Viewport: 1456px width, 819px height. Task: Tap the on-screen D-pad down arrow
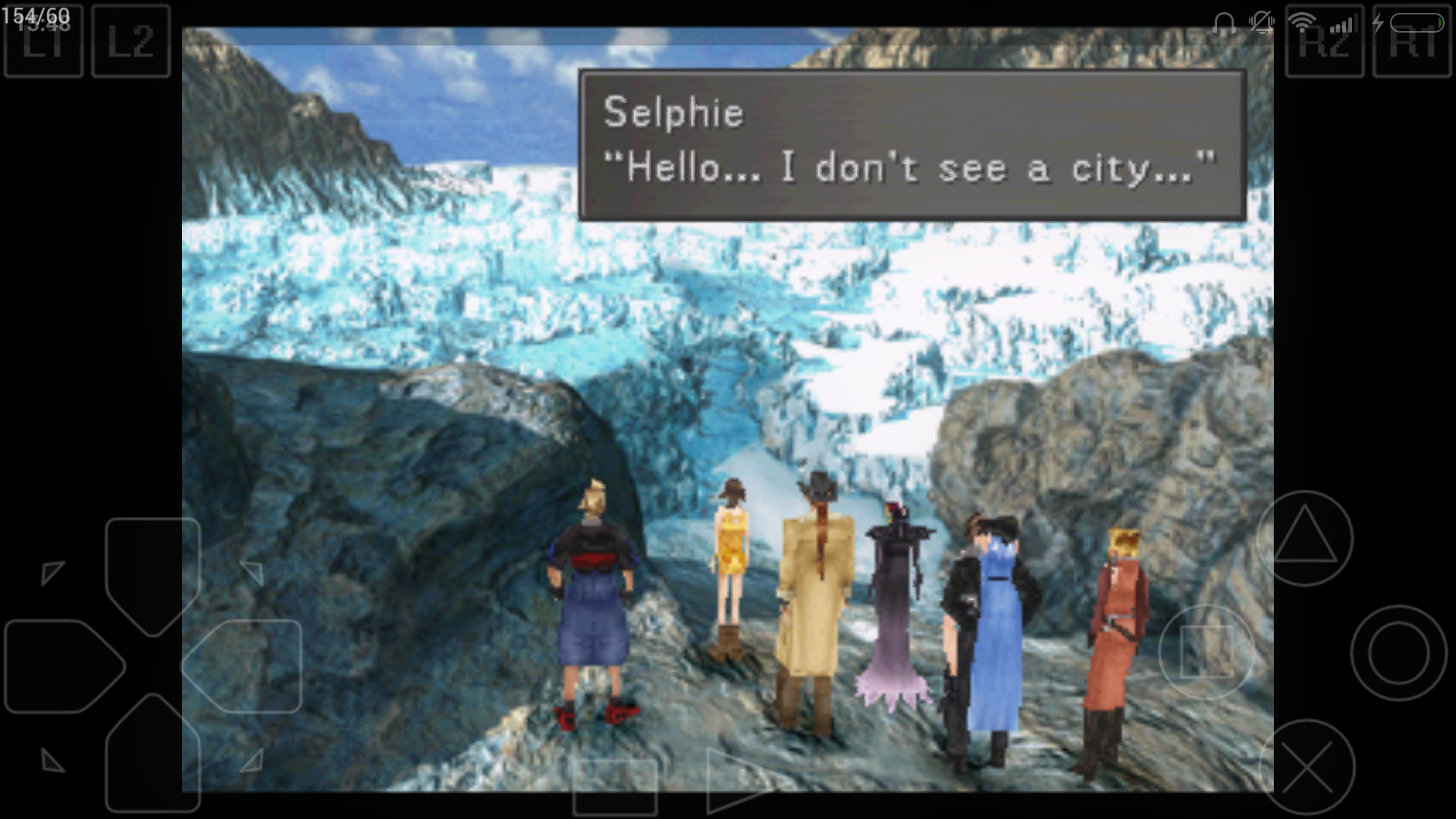pos(152,755)
